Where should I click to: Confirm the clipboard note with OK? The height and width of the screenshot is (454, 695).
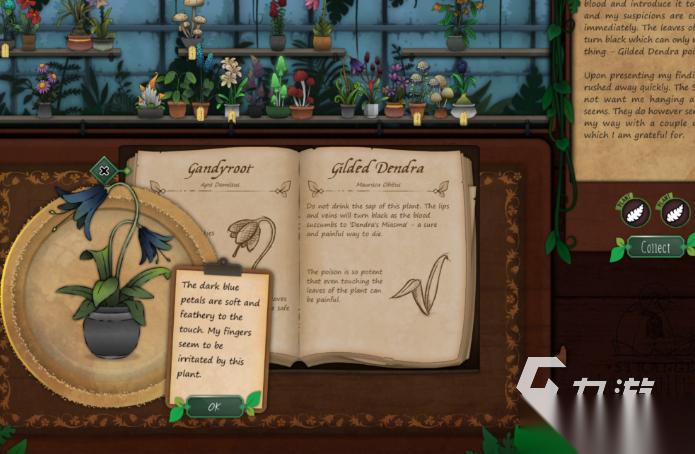pyautogui.click(x=214, y=406)
